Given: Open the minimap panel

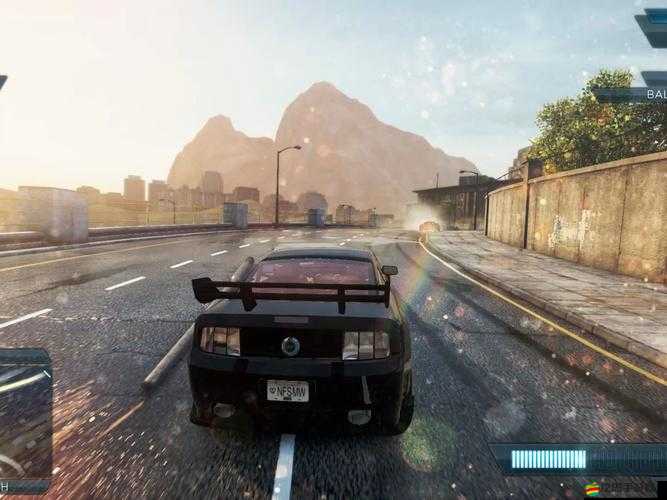Looking at the screenshot, I should (x=24, y=415).
